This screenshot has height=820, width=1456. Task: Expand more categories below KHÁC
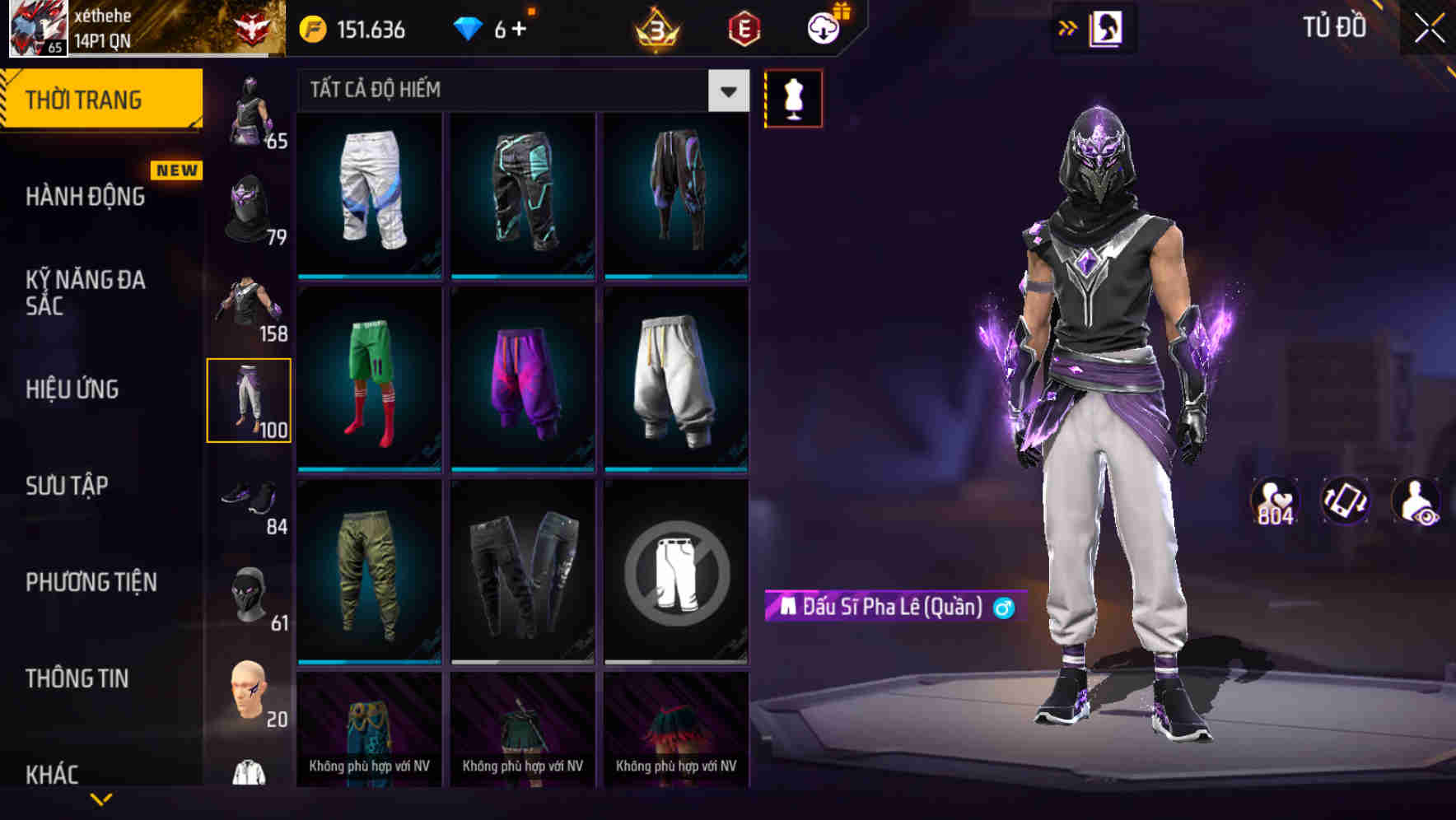[x=101, y=797]
